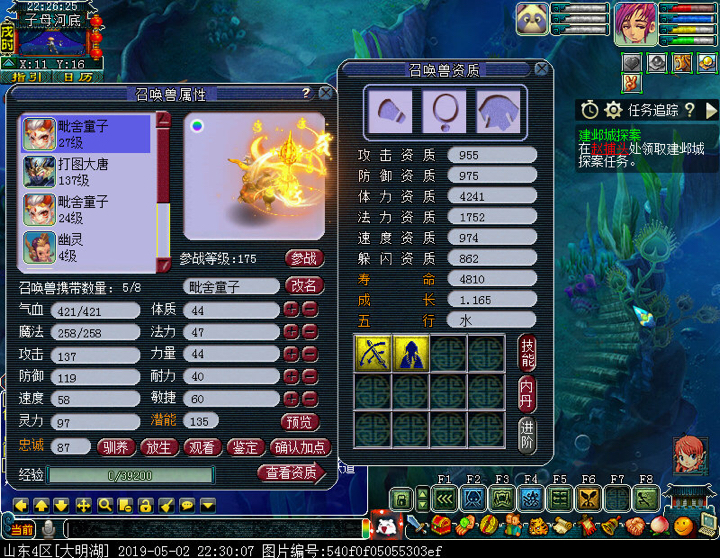Appraise the pet with 鉴定
Image resolution: width=720 pixels, height=558 pixels.
244,447
